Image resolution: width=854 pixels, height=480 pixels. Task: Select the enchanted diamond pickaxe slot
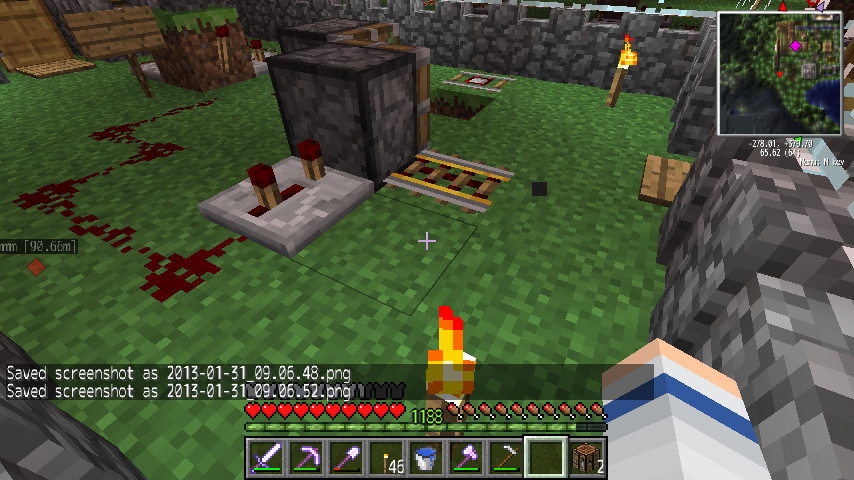click(306, 458)
